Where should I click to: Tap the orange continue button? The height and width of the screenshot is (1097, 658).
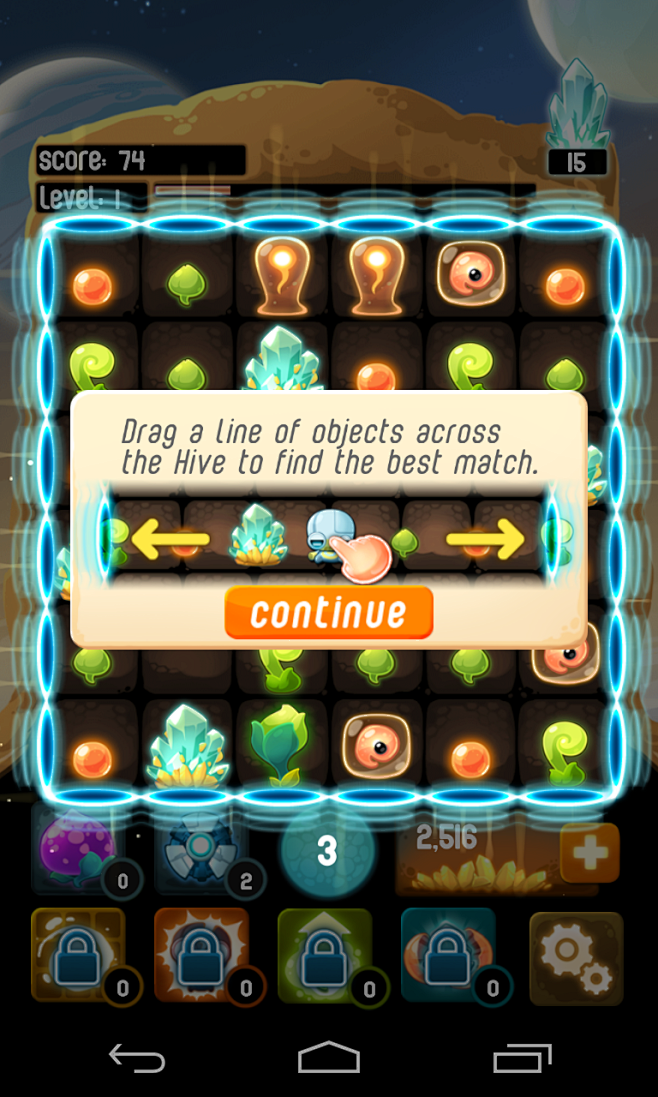328,612
